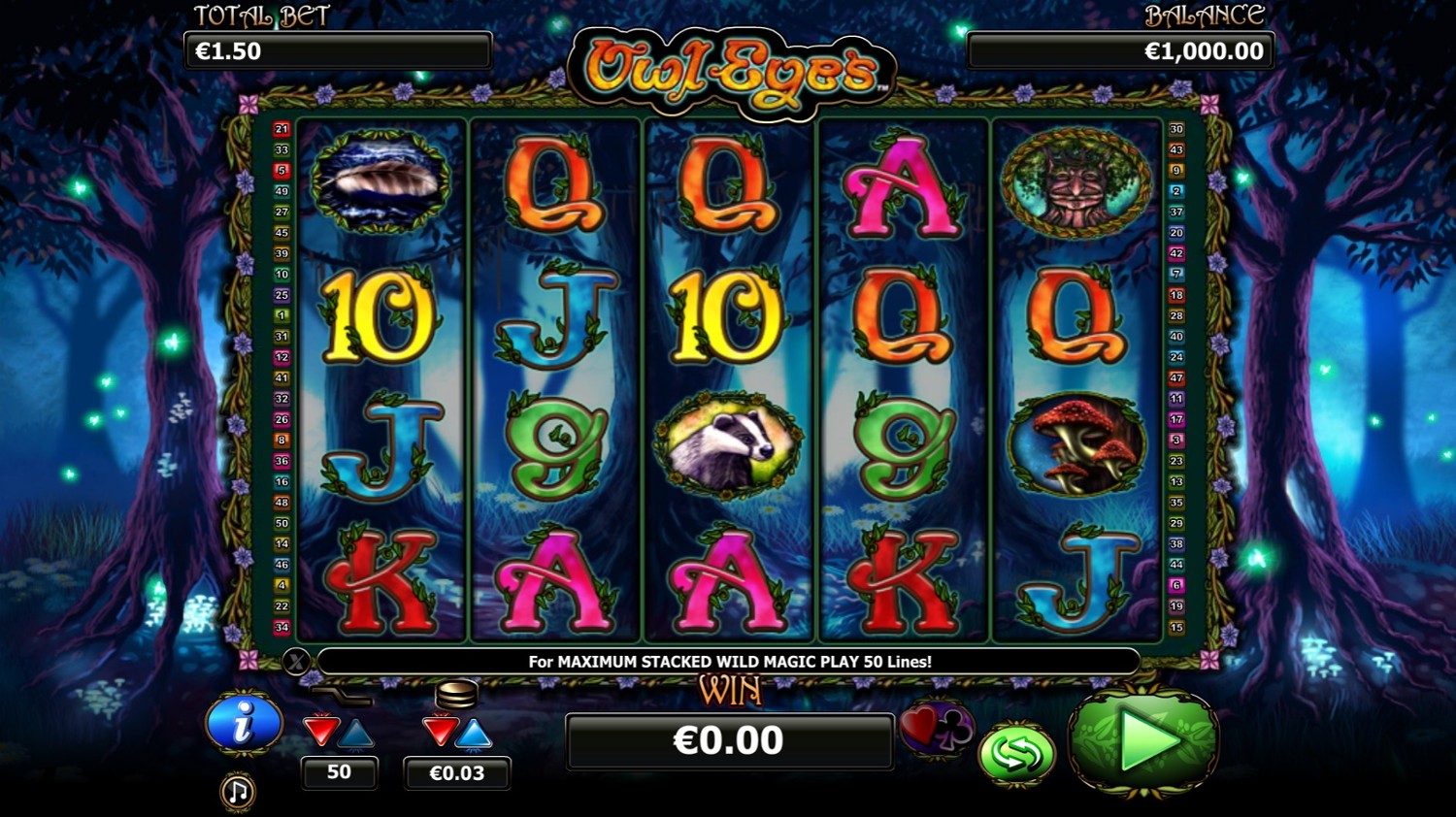This screenshot has width=1456, height=817.
Task: Lower the coin value with the red arrow
Action: click(x=440, y=732)
